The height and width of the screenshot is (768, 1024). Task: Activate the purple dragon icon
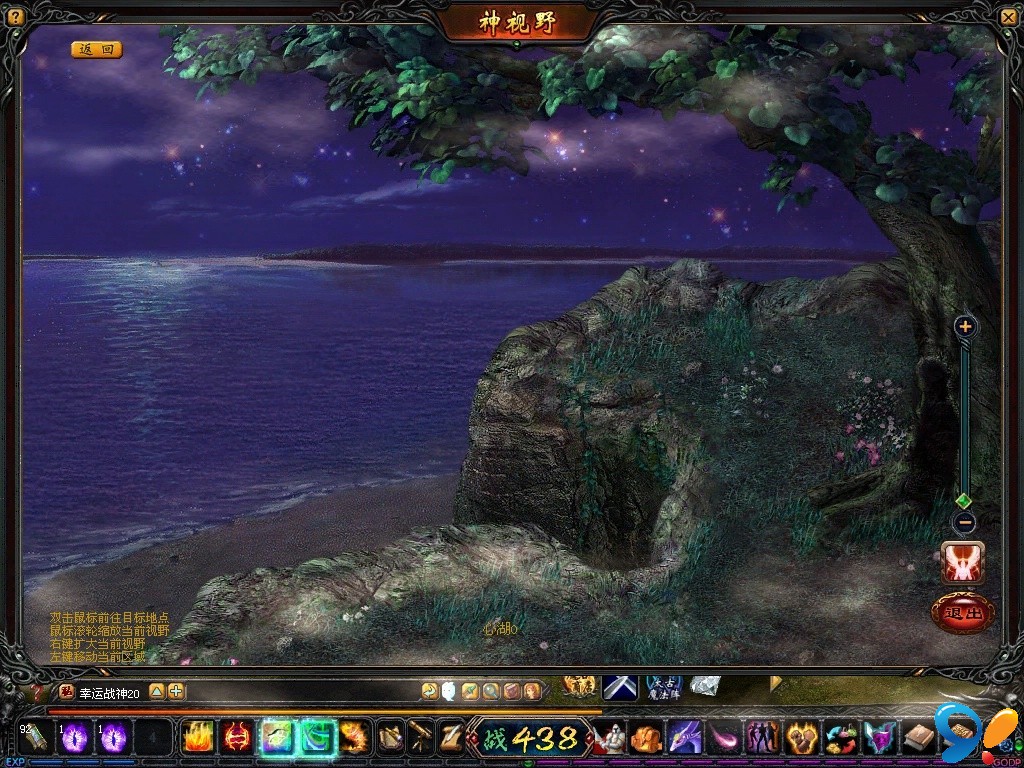[x=685, y=738]
